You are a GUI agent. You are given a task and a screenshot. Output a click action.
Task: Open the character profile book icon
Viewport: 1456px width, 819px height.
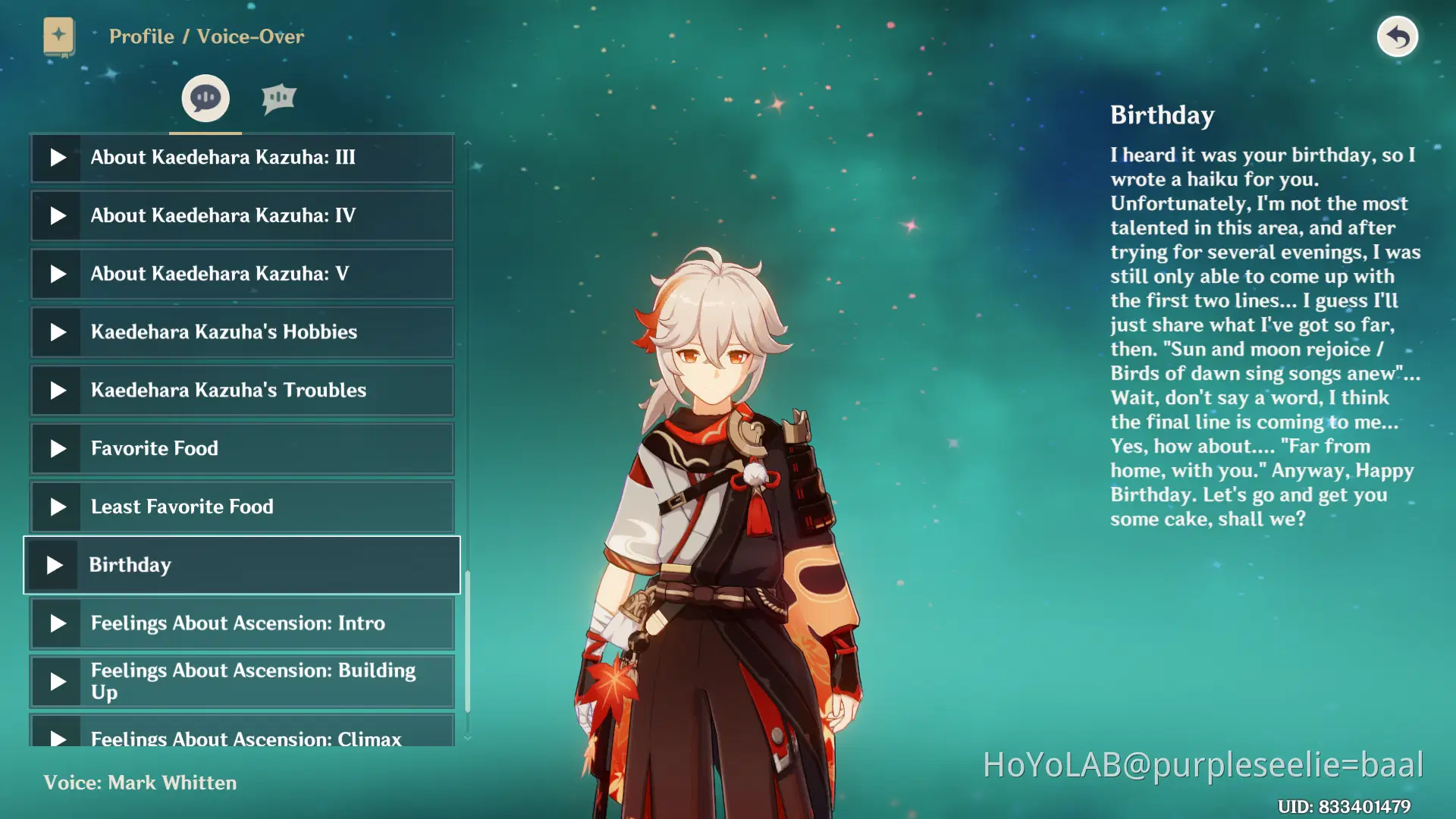click(59, 36)
